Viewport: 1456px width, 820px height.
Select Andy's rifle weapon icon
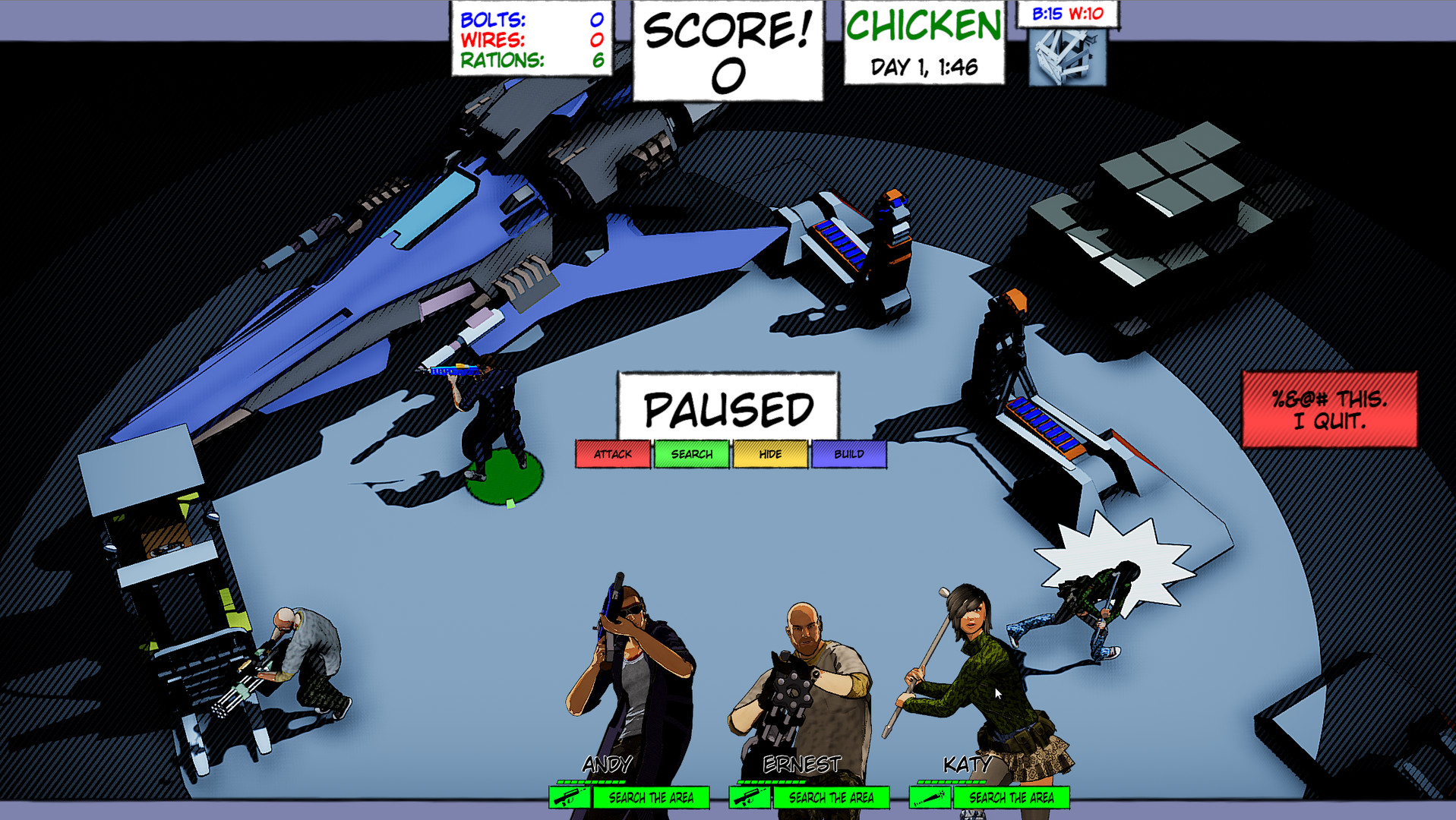point(569,797)
